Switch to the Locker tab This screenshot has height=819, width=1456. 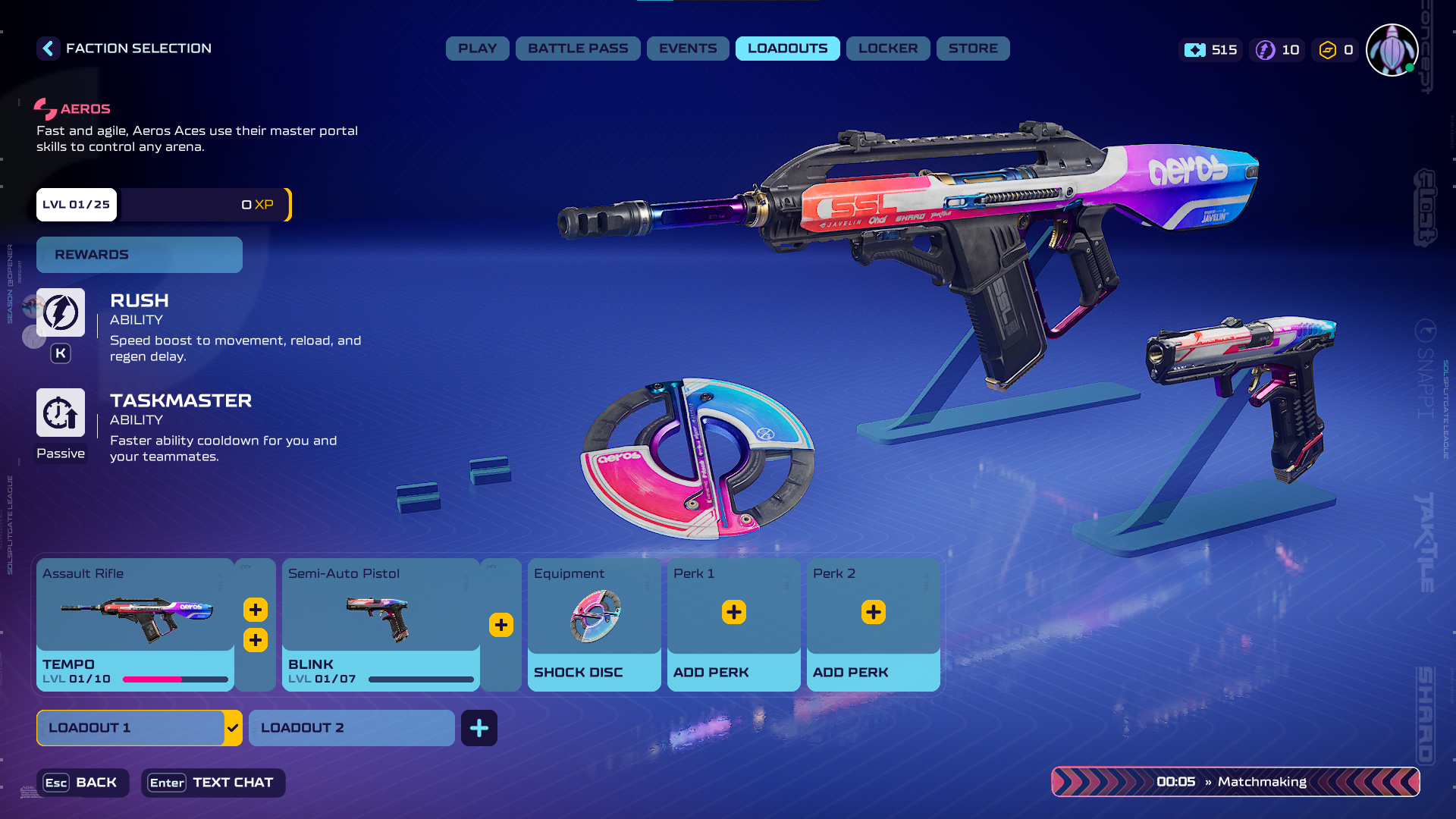pos(887,49)
